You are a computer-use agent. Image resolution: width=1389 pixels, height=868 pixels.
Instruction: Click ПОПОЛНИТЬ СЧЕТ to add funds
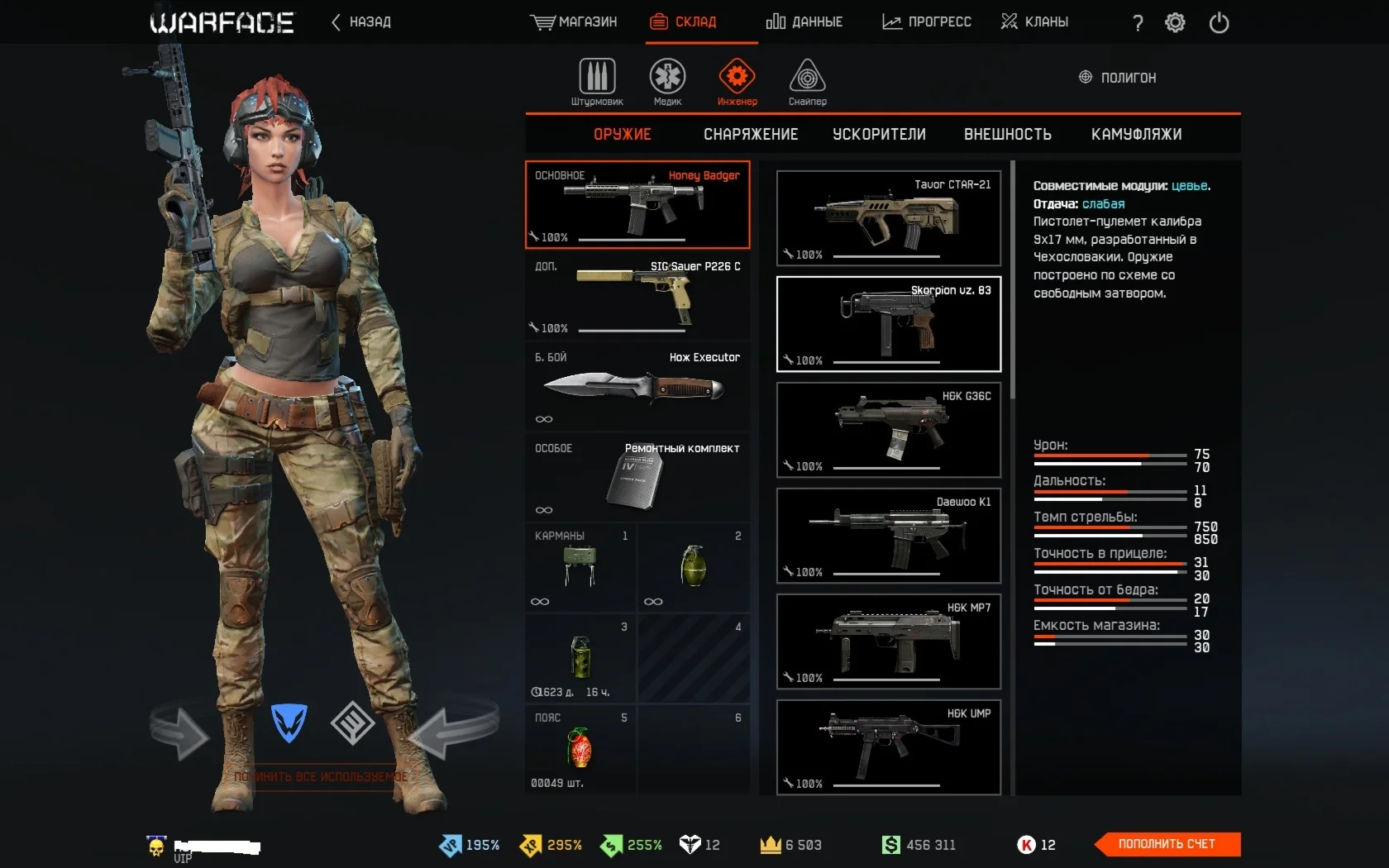pos(1167,844)
